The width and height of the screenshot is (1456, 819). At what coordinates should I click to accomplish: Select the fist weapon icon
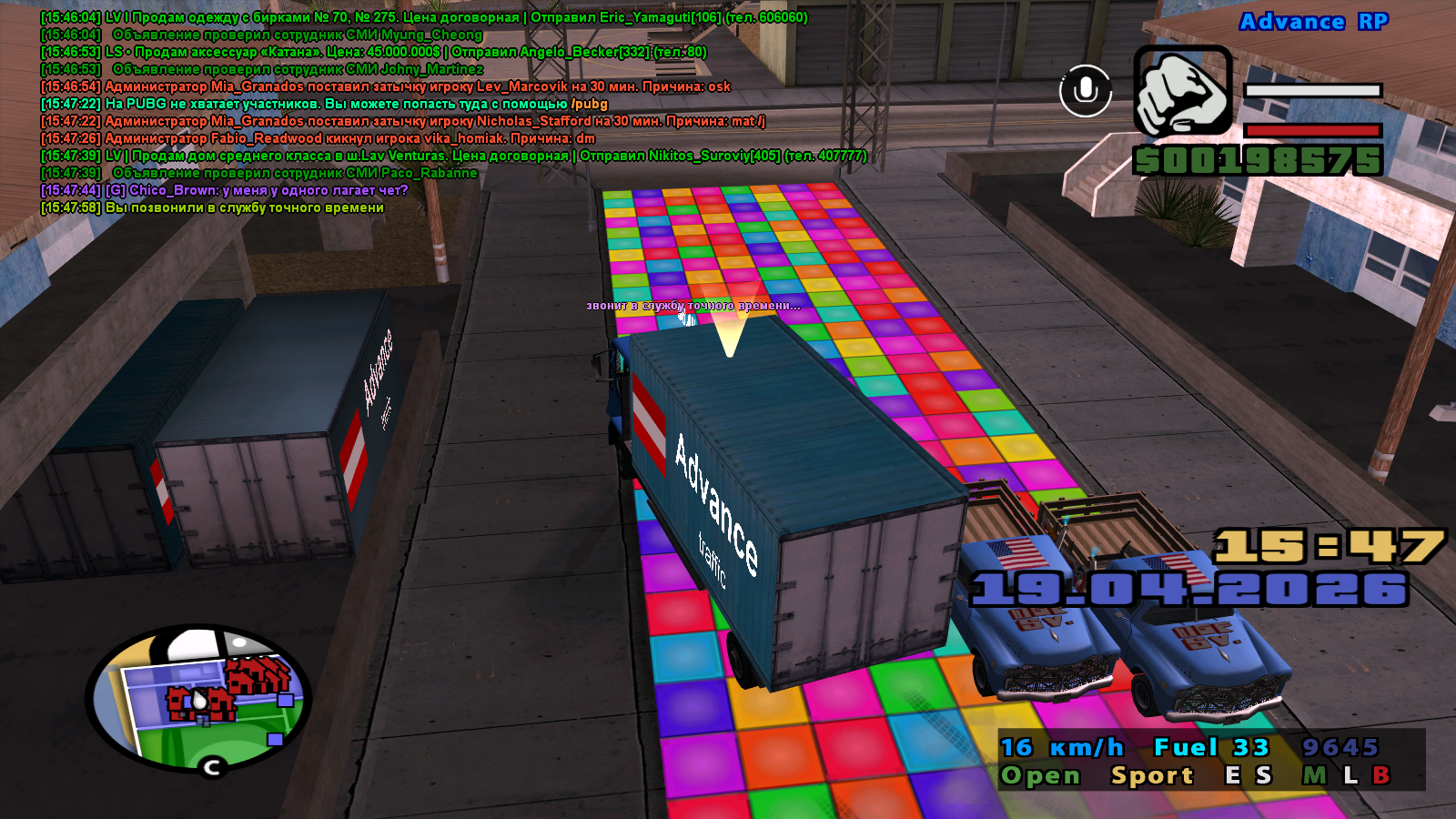click(1182, 91)
